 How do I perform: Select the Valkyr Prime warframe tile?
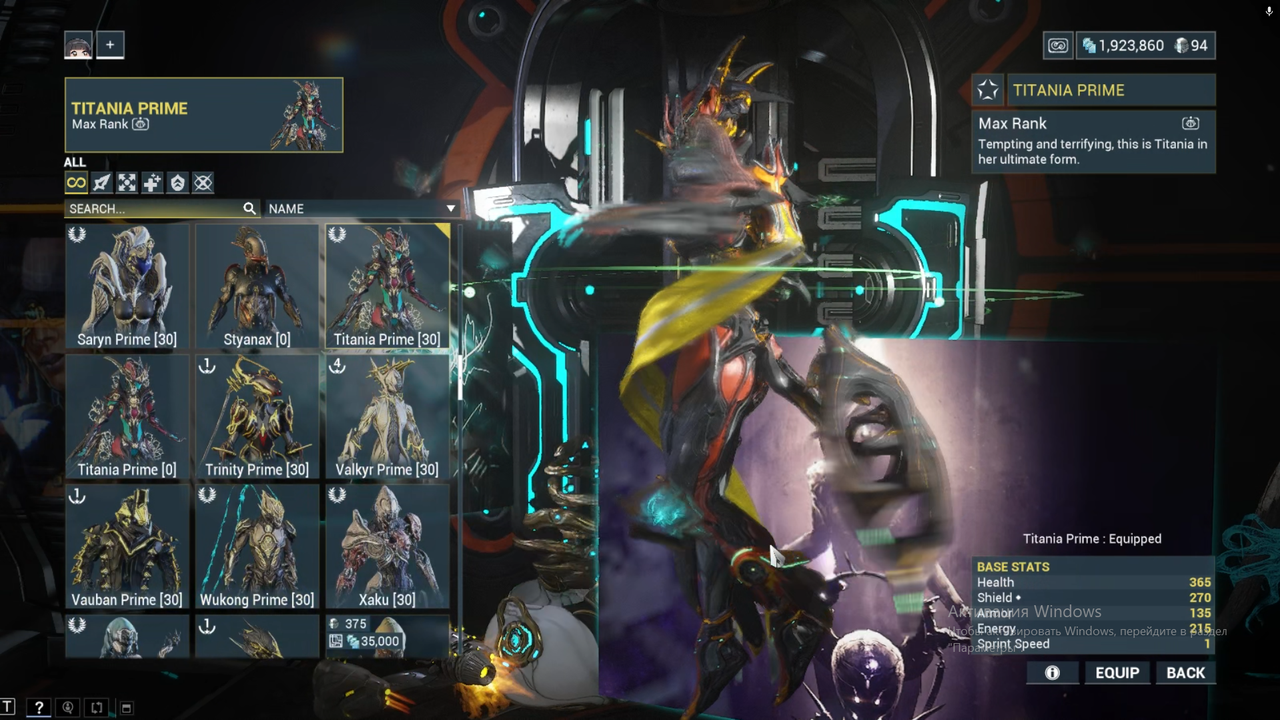coord(387,416)
